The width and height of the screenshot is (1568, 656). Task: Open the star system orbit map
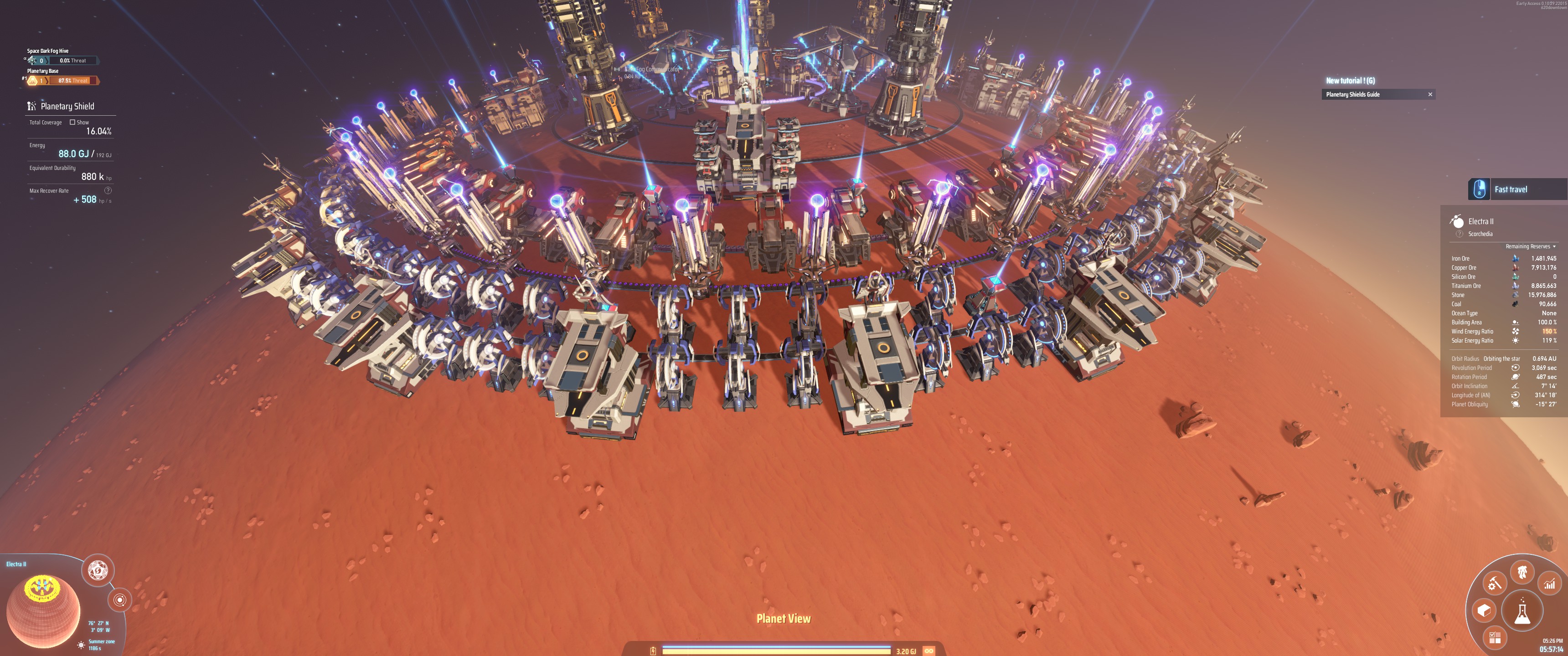(120, 600)
